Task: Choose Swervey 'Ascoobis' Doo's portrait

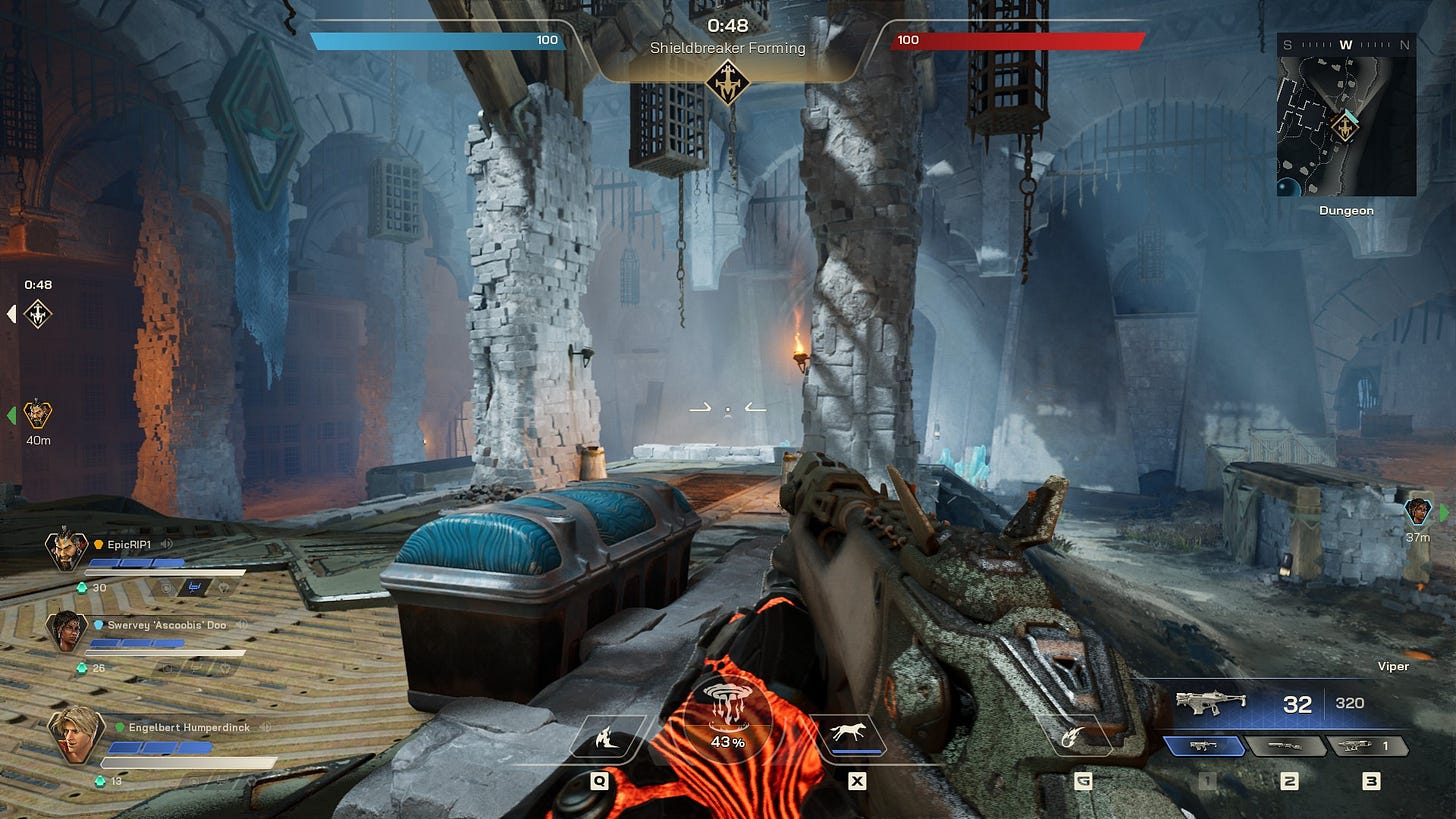Action: pos(67,630)
